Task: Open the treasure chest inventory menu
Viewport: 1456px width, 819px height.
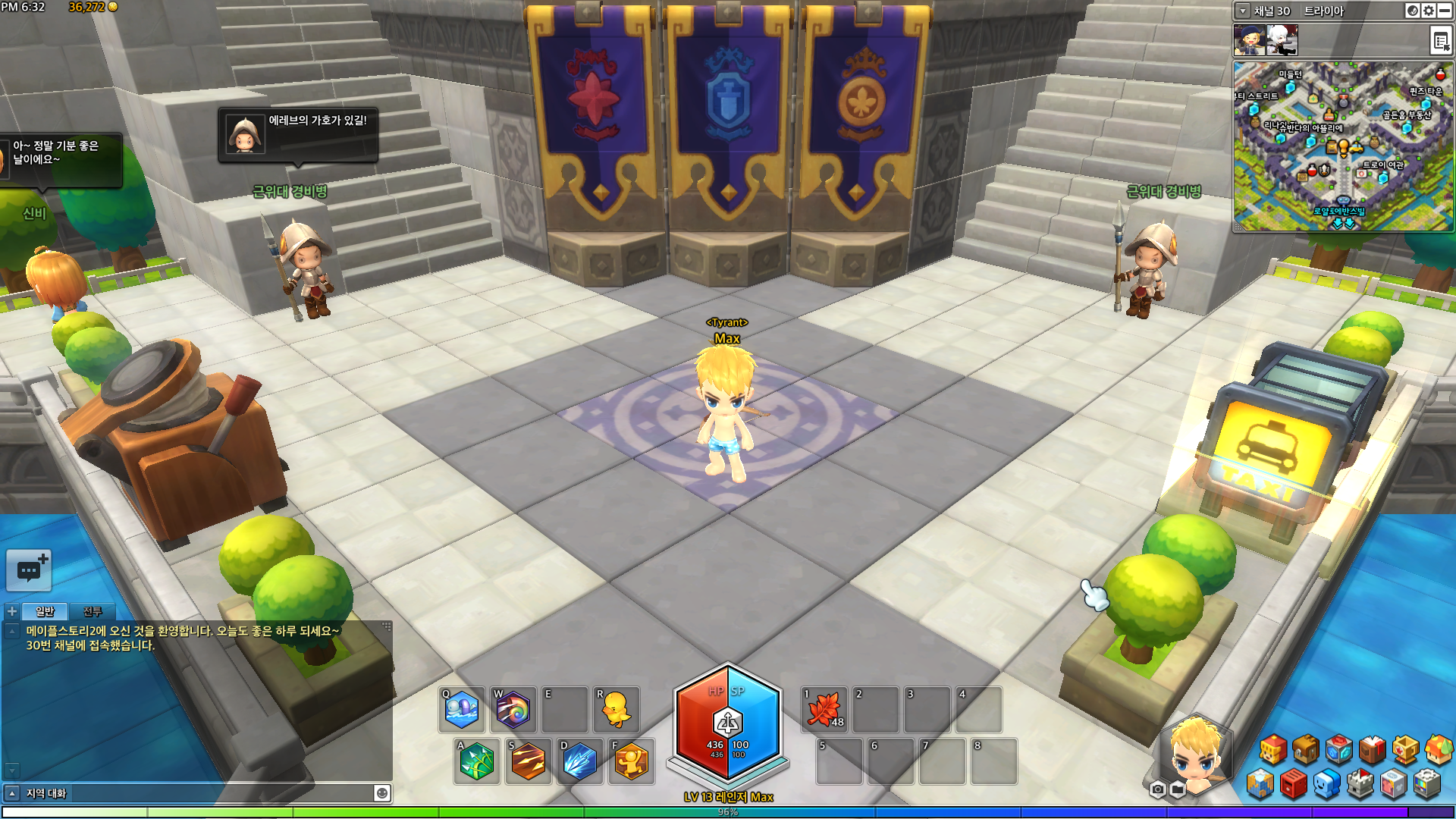Action: (x=1306, y=750)
